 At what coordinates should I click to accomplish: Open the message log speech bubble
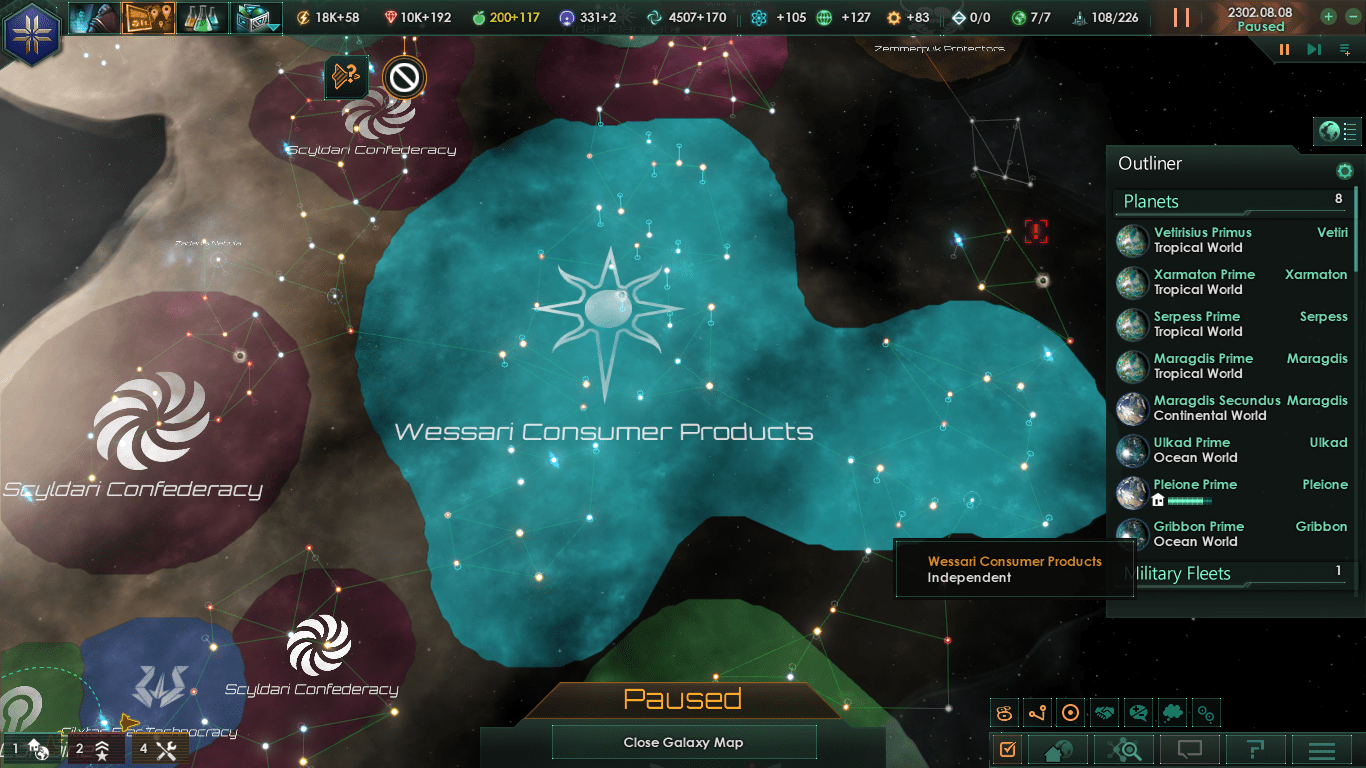click(x=1190, y=749)
